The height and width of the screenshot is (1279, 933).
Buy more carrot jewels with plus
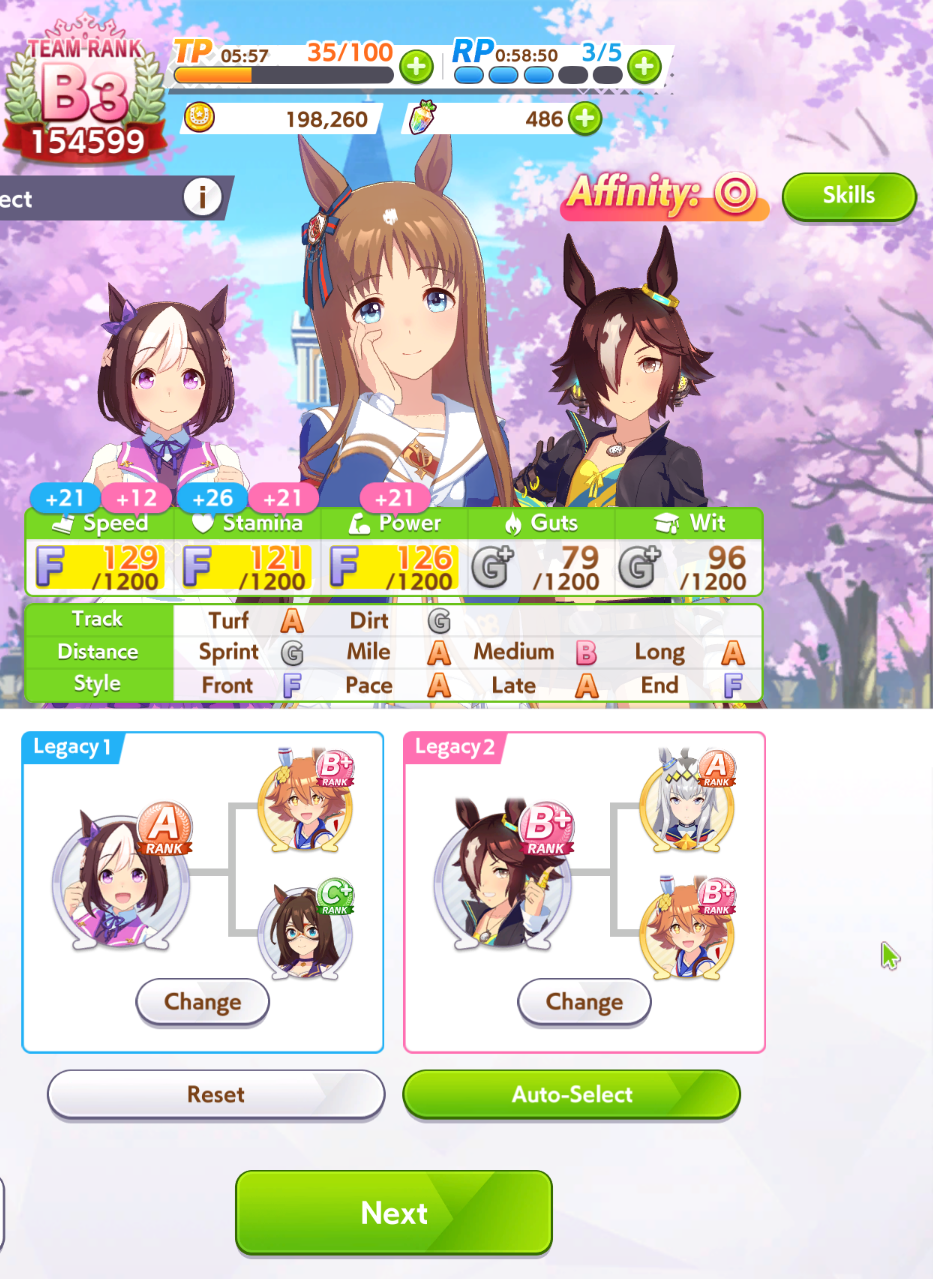[585, 120]
